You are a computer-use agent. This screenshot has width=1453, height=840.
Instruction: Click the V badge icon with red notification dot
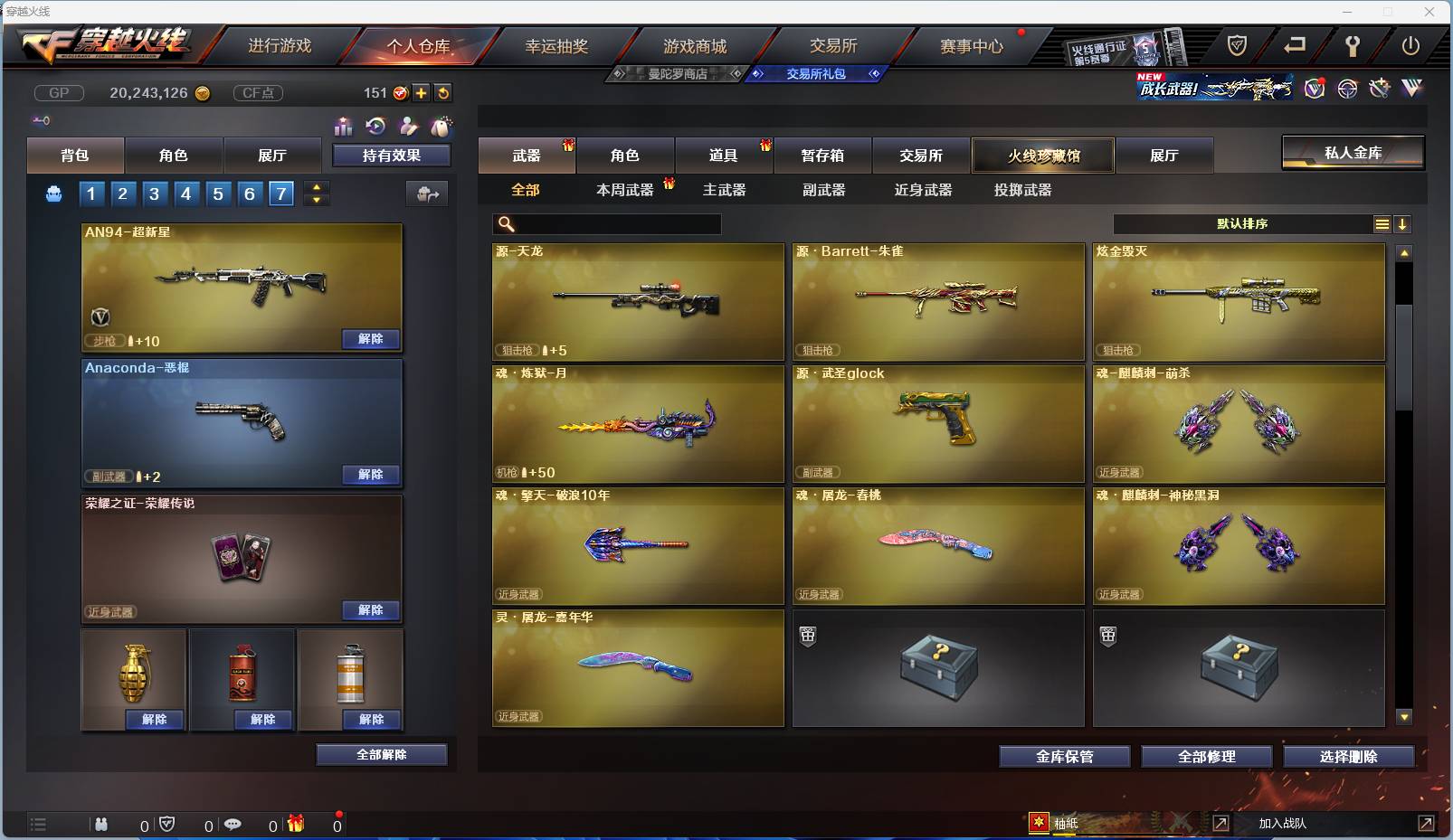click(x=1313, y=88)
